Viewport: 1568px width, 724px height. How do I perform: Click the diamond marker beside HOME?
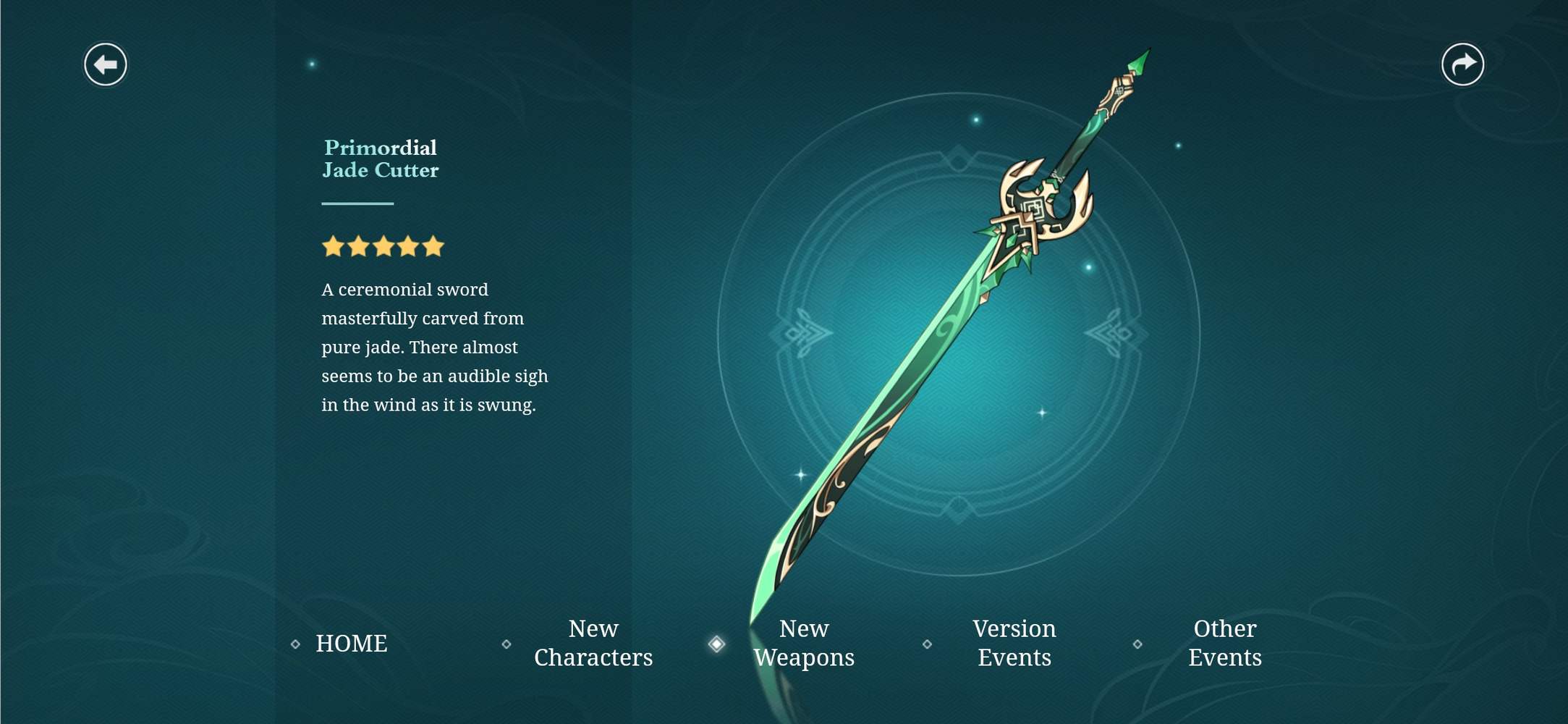point(295,643)
